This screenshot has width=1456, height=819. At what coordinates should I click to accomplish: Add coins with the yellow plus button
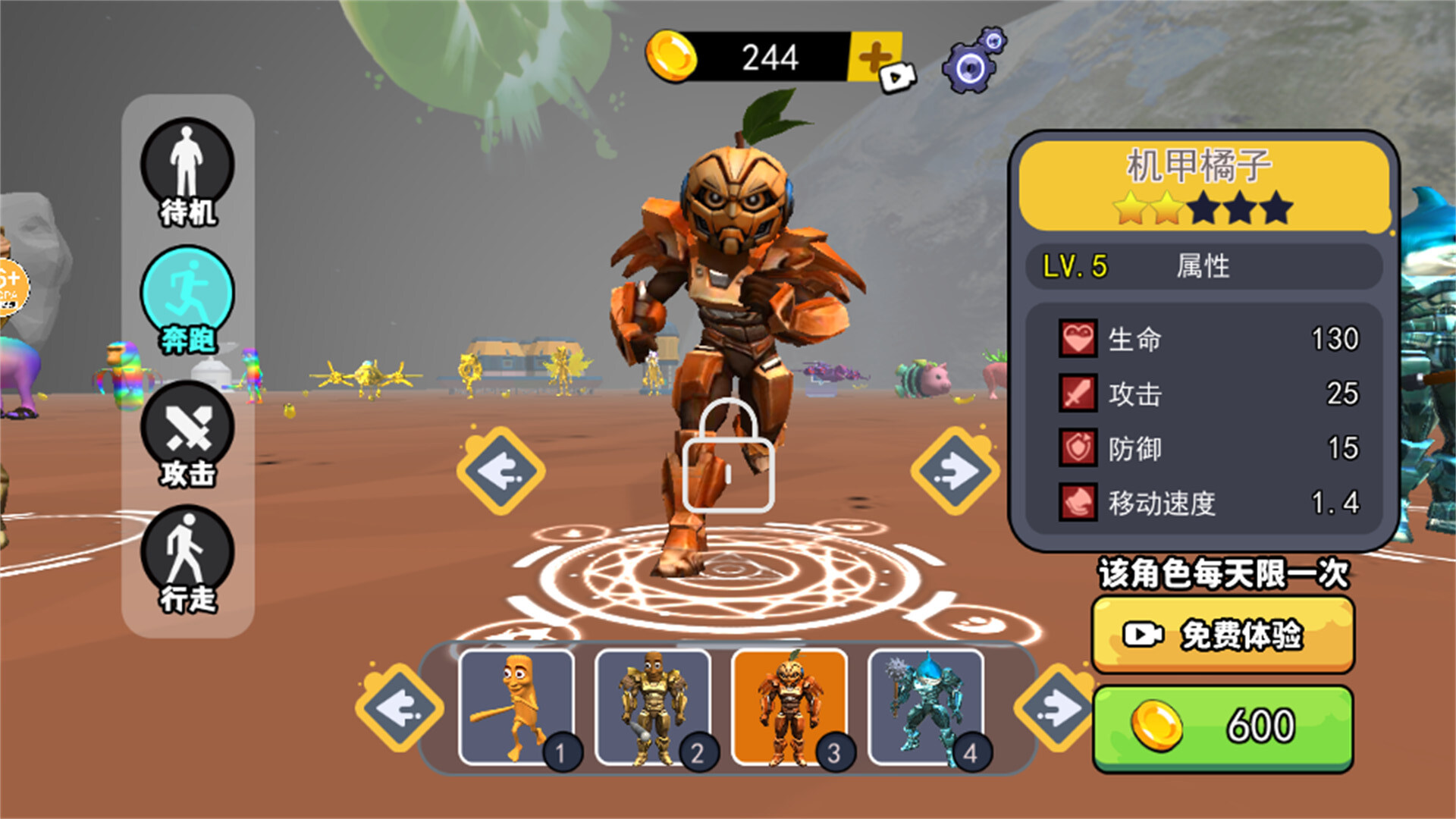[877, 57]
